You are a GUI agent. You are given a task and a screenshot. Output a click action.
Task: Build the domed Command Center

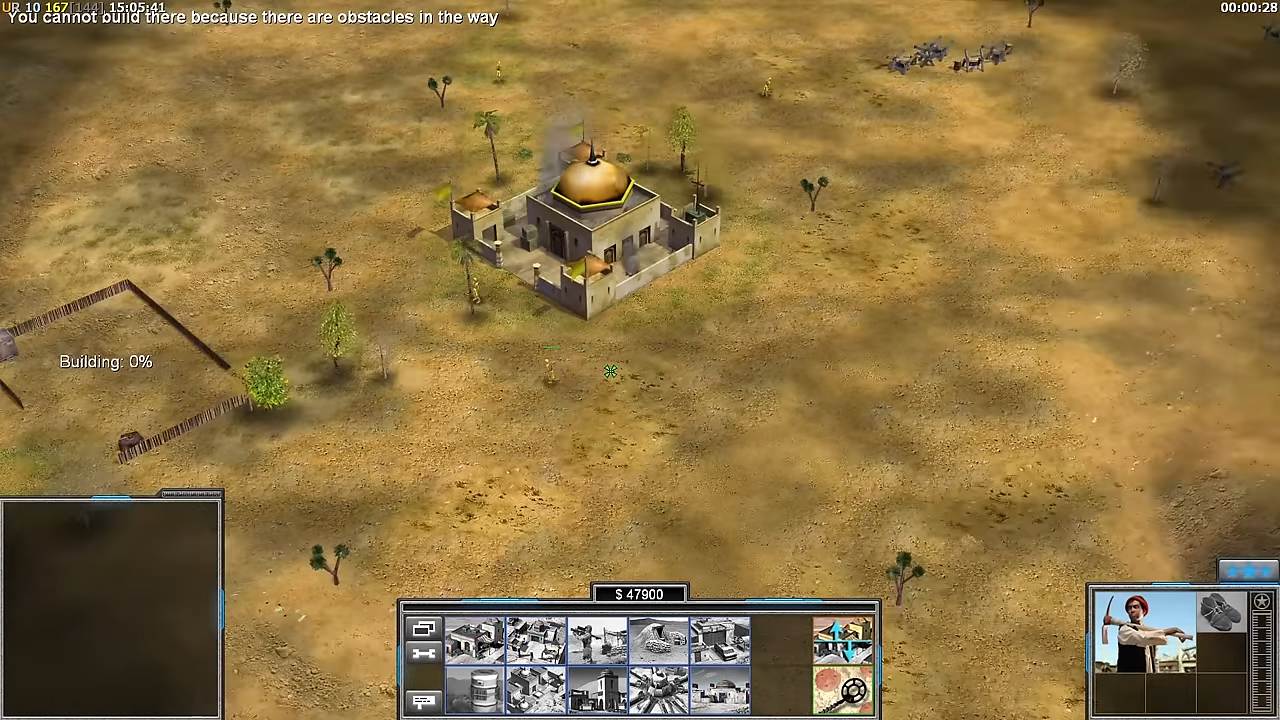coord(719,690)
